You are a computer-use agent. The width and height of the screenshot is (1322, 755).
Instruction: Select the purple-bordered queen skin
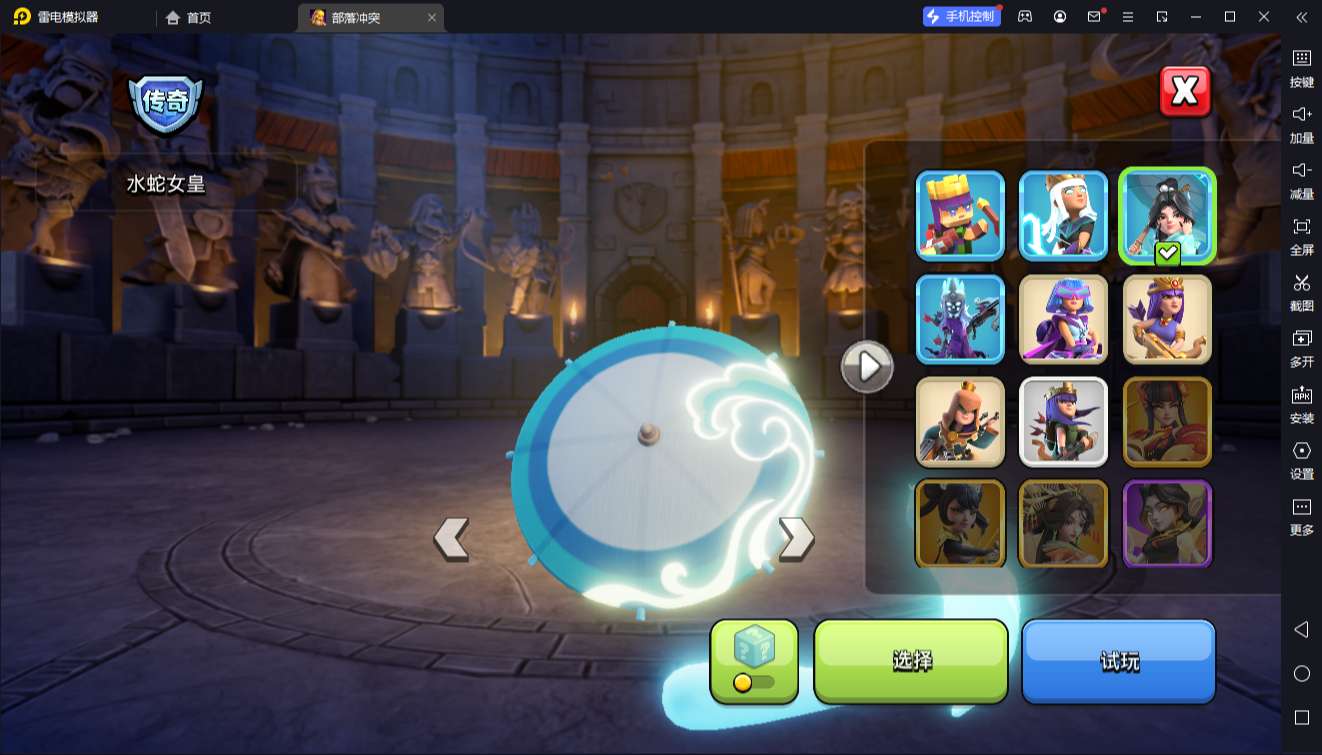coord(1167,524)
